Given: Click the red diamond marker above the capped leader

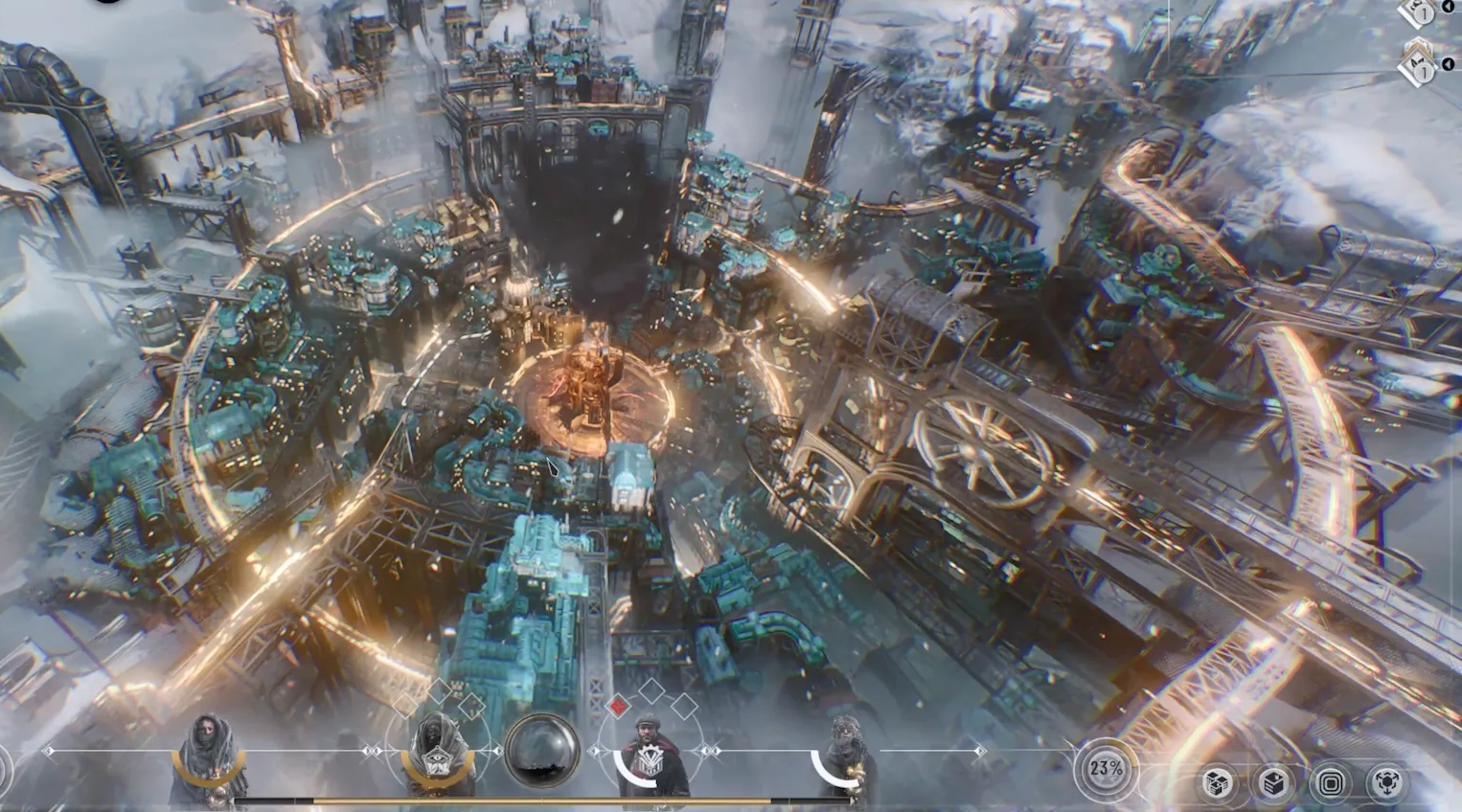Looking at the screenshot, I should pos(619,707).
